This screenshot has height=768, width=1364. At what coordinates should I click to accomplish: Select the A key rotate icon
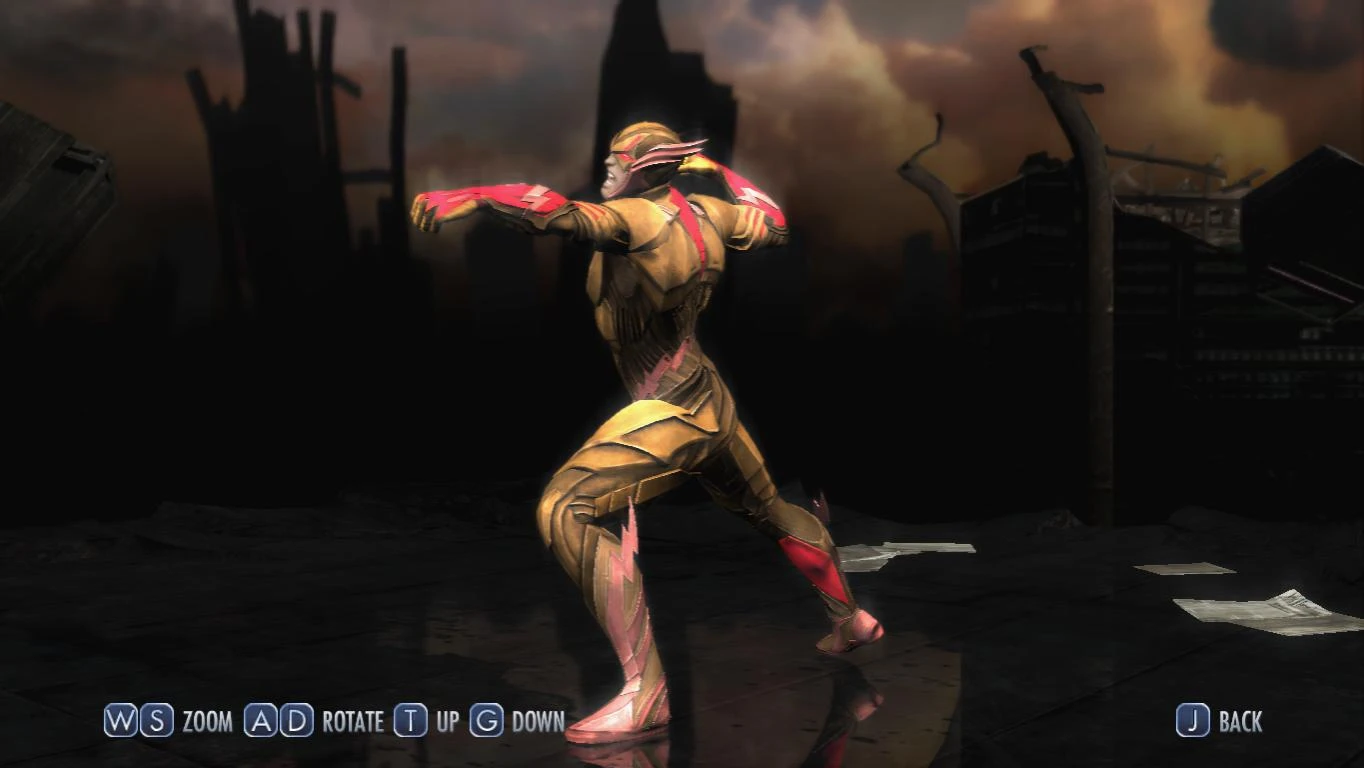coord(261,720)
